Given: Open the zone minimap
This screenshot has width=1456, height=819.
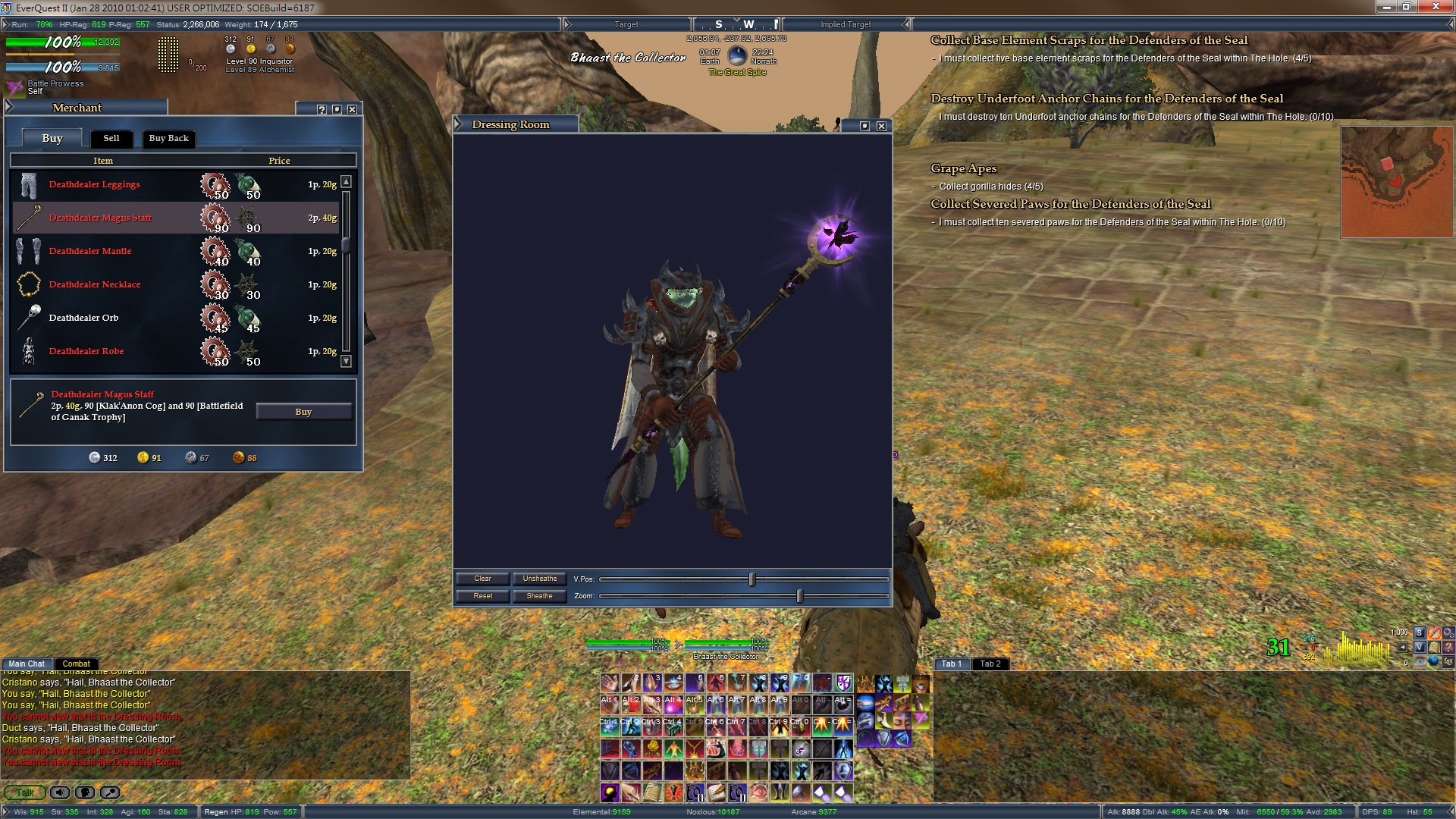Looking at the screenshot, I should click(x=1396, y=182).
